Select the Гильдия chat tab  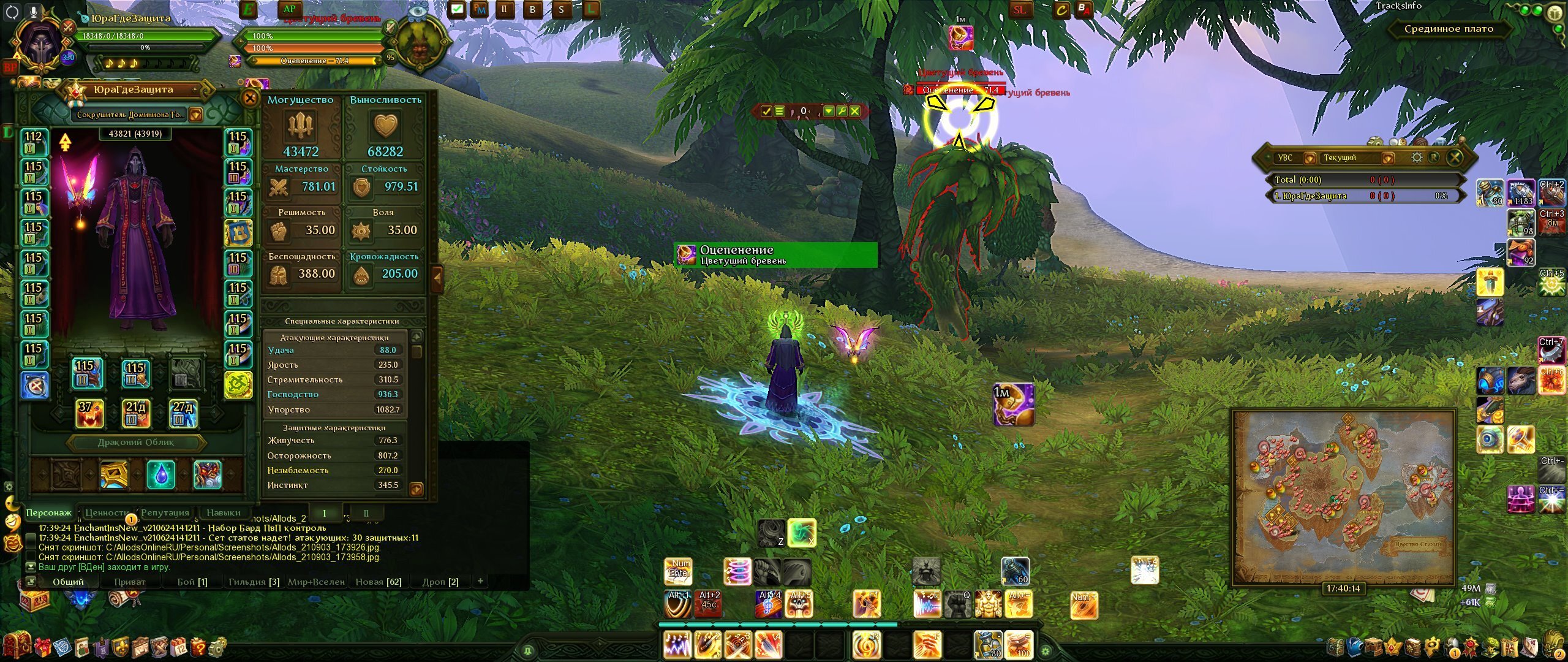point(253,582)
